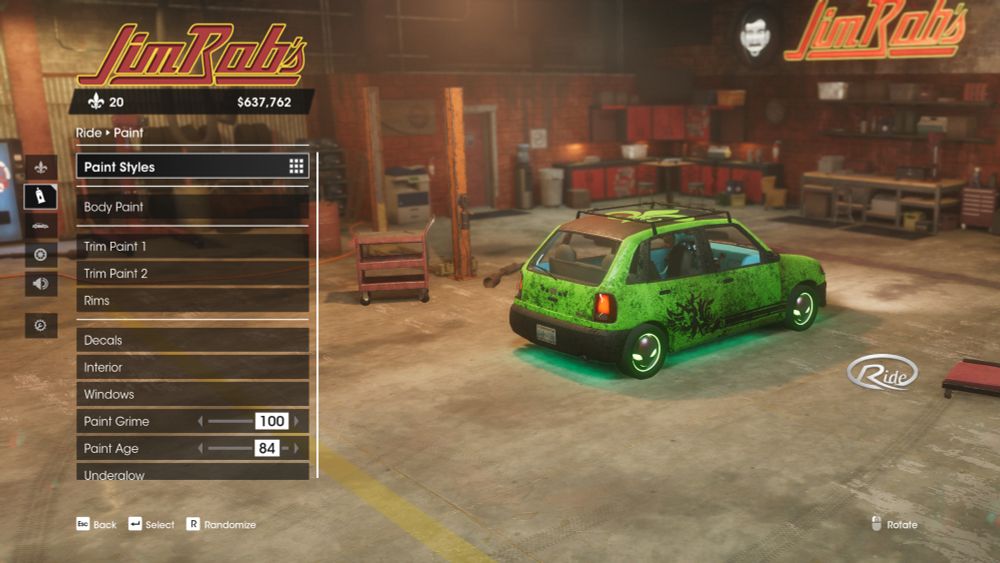Select the Windows tint entry
Screen dimensions: 1000x563
(192, 394)
